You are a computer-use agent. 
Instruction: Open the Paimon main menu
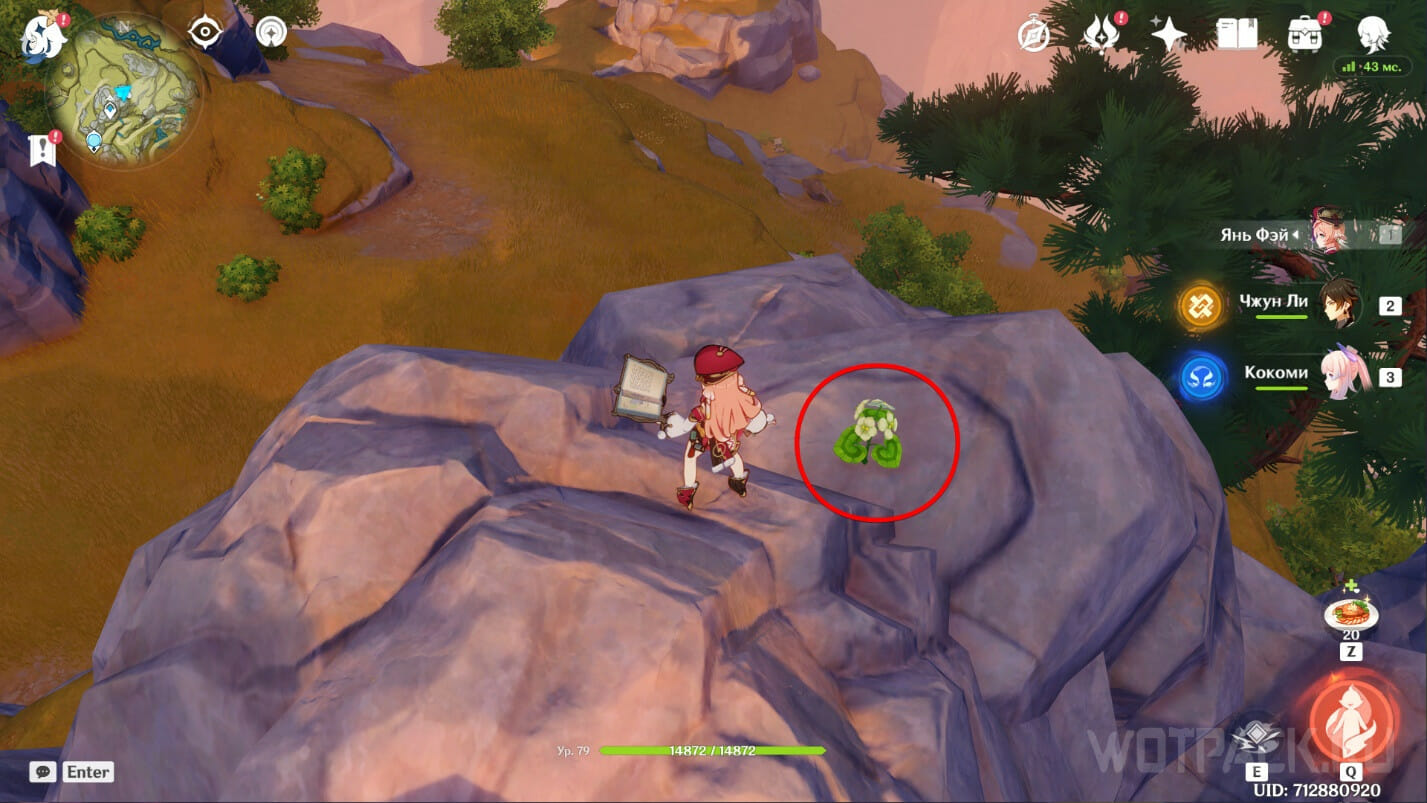point(41,37)
